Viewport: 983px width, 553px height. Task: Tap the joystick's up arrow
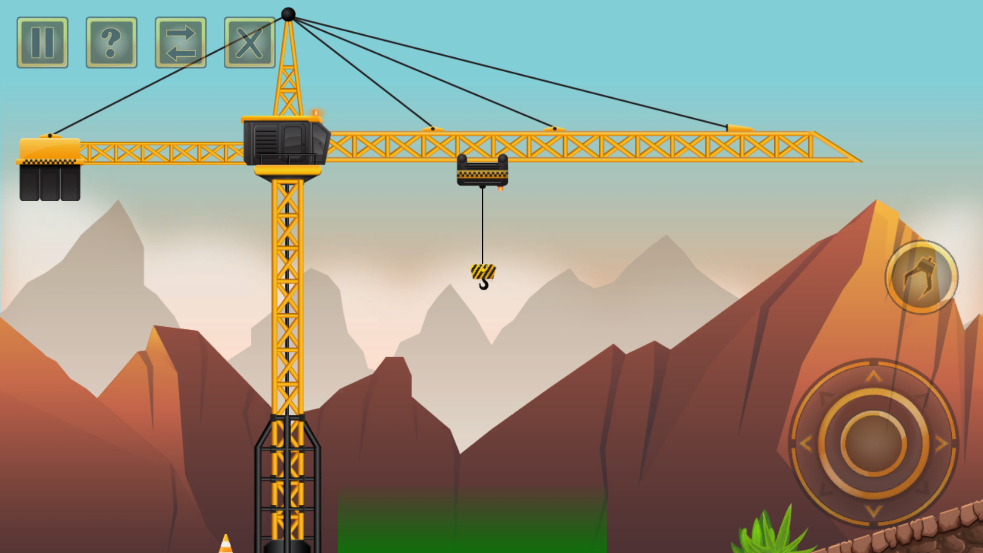[873, 376]
